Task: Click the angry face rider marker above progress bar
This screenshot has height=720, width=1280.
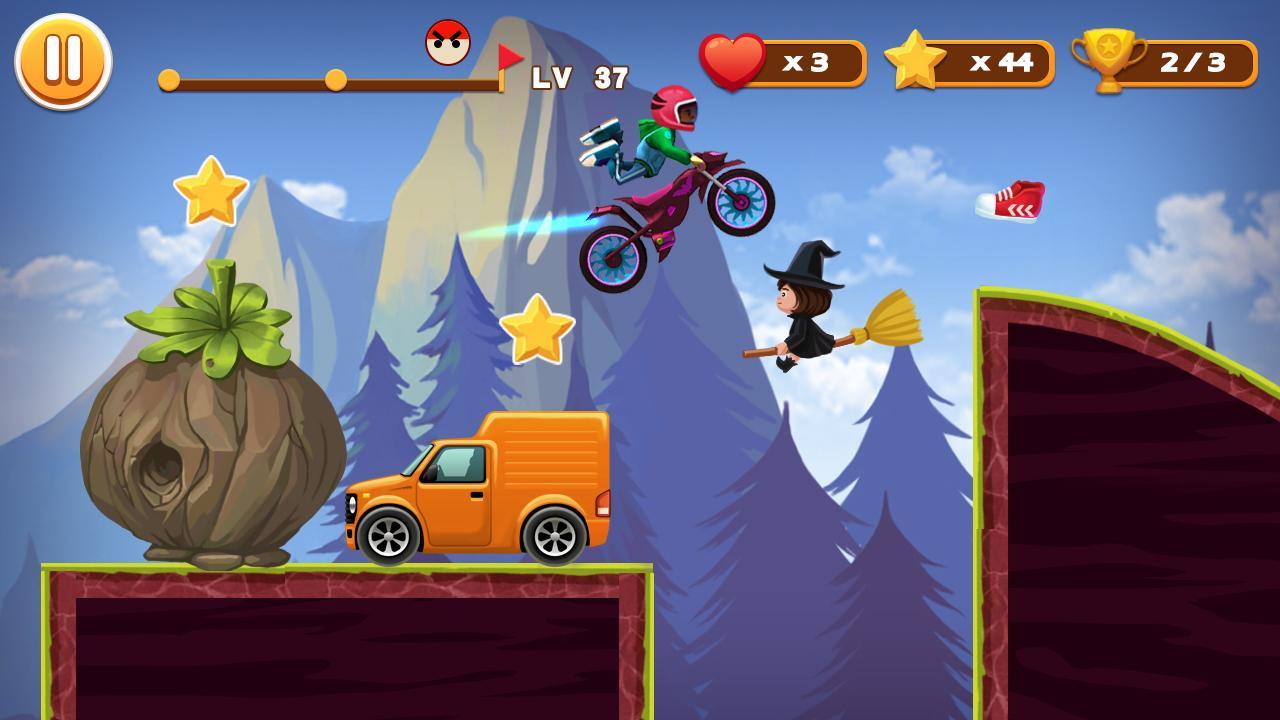Action: [x=448, y=42]
